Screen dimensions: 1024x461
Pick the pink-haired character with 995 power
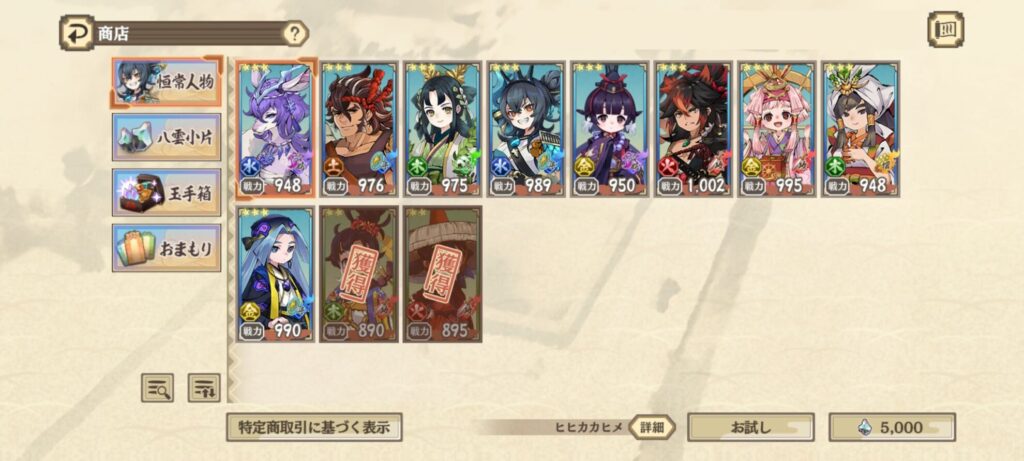click(776, 128)
